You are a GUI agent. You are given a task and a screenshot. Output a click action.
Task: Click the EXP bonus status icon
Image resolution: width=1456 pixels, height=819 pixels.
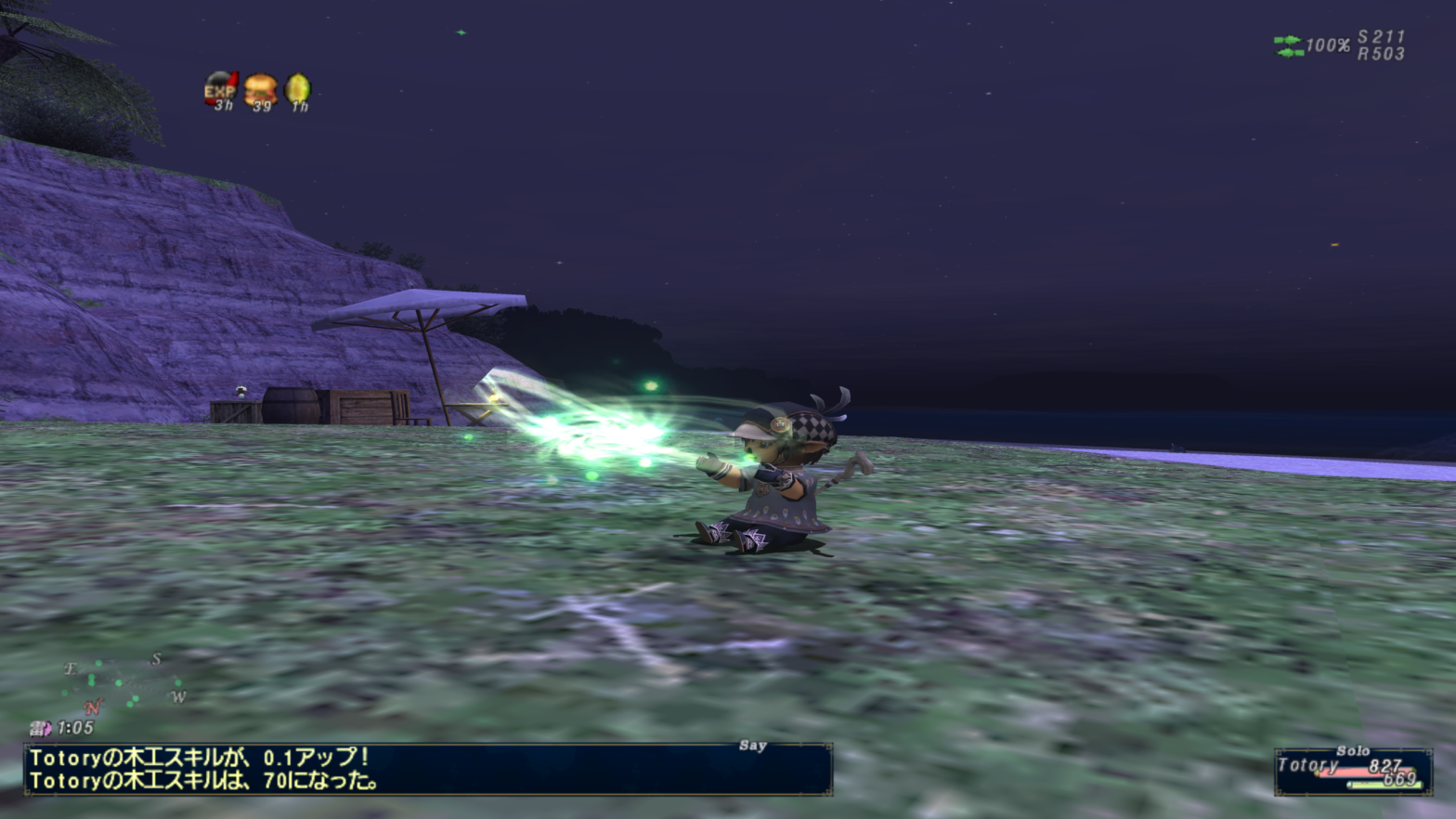point(221,90)
